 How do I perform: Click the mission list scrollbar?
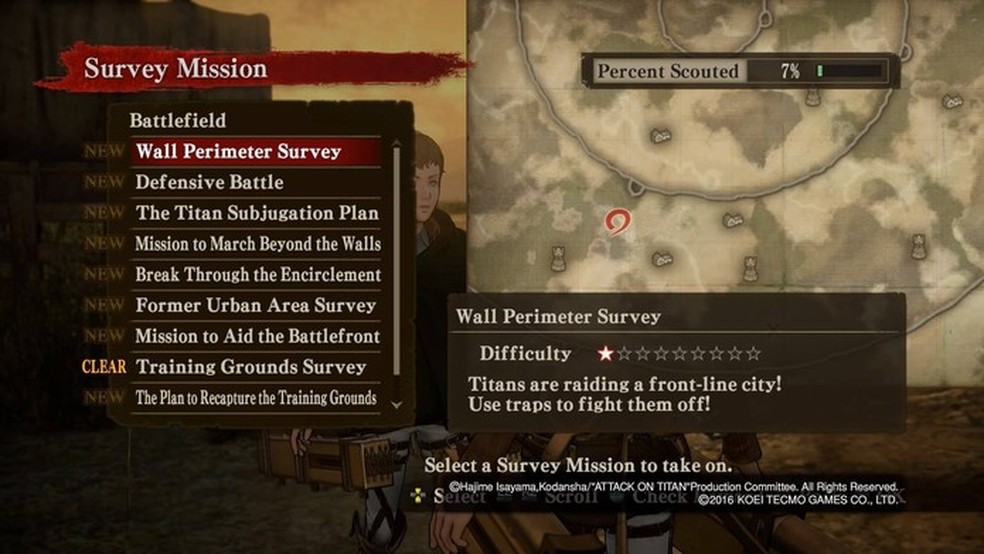(396, 260)
